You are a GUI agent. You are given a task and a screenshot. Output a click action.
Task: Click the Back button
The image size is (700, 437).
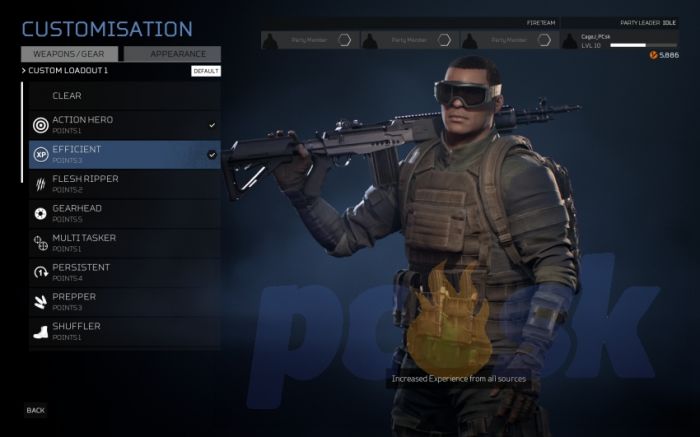36,410
